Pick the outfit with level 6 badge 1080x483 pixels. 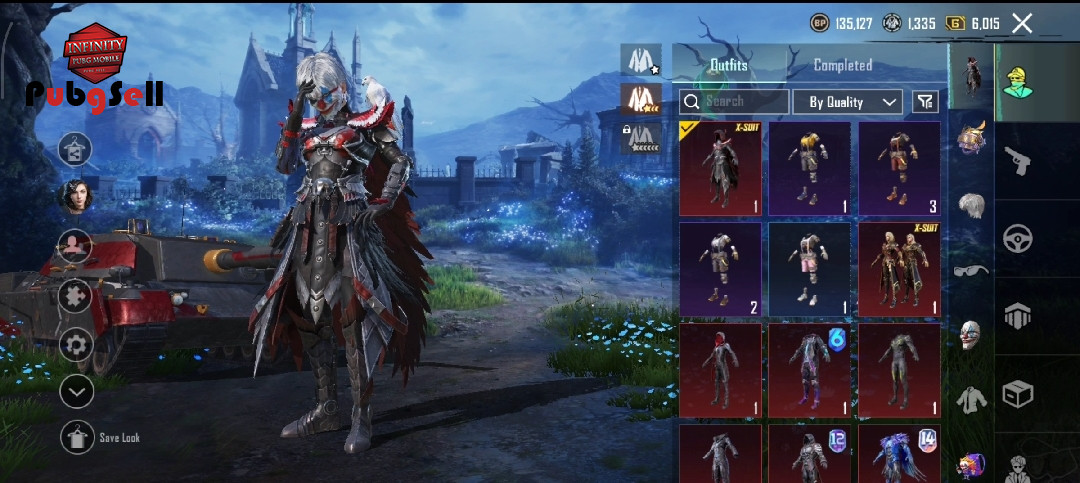tap(809, 369)
